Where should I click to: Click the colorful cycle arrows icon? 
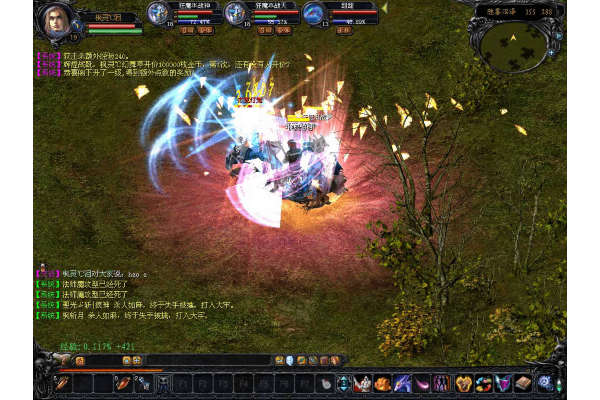tap(483, 382)
